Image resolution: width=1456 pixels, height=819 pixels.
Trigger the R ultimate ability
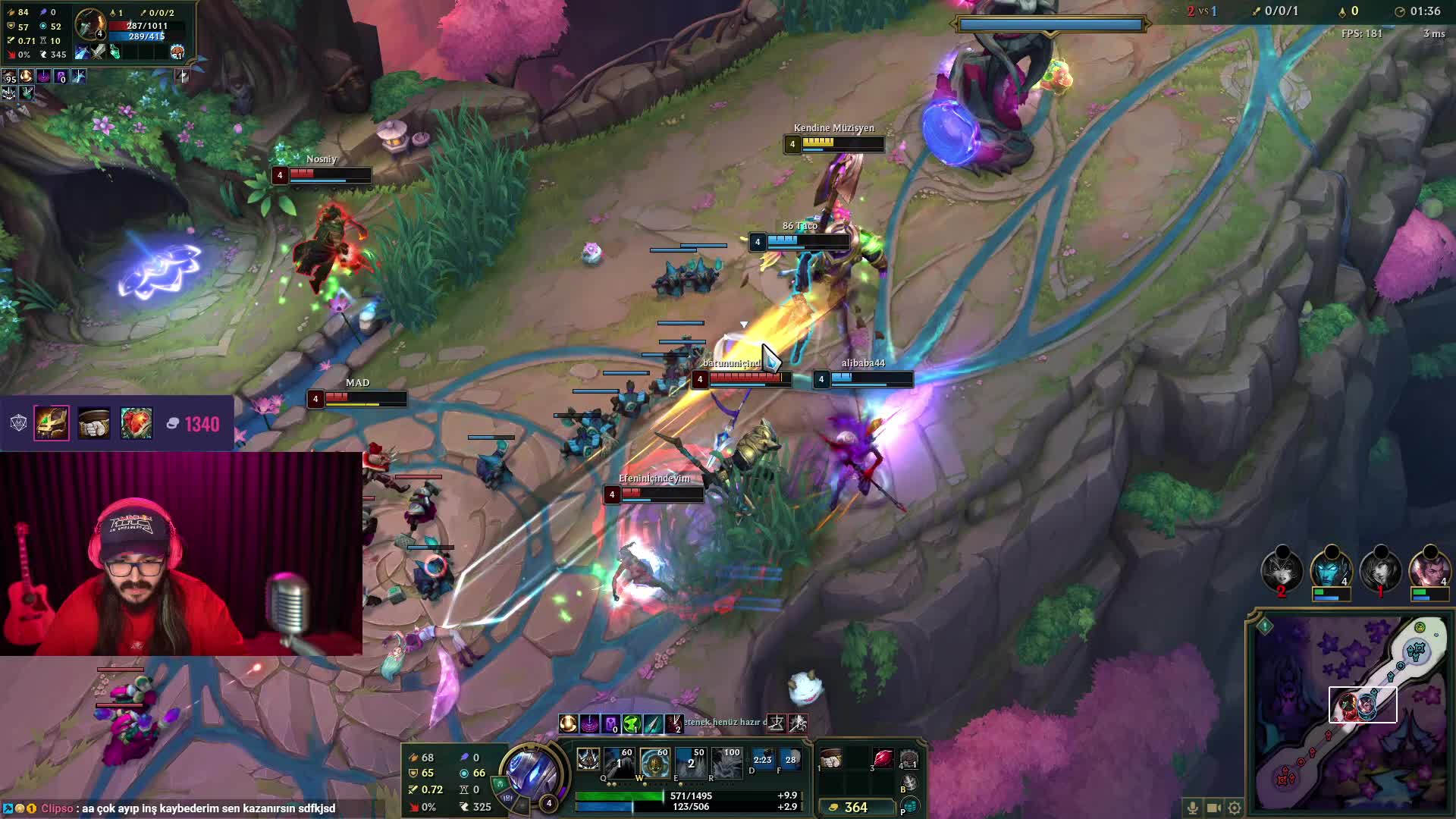[727, 763]
